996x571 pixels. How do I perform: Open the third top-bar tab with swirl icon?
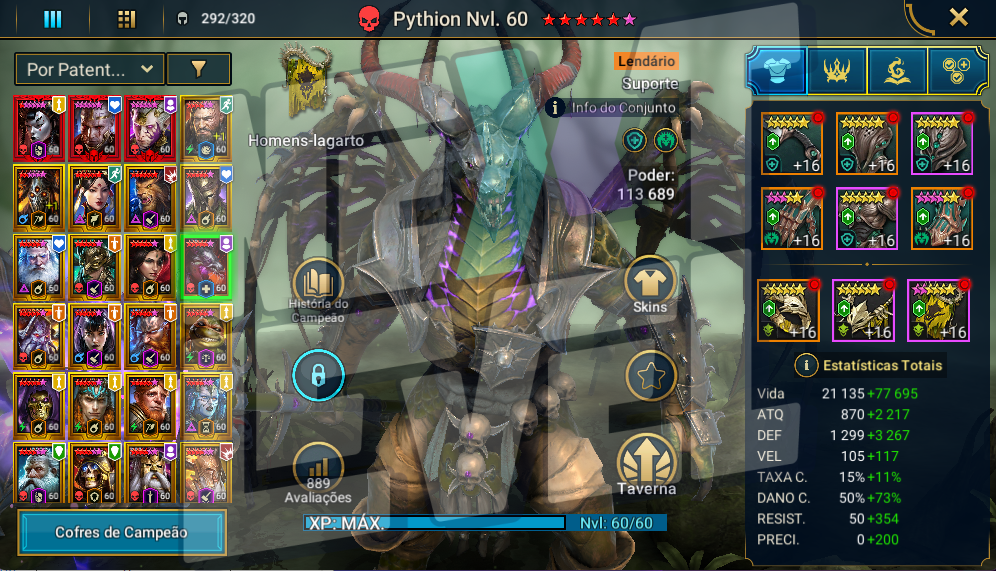(x=897, y=70)
